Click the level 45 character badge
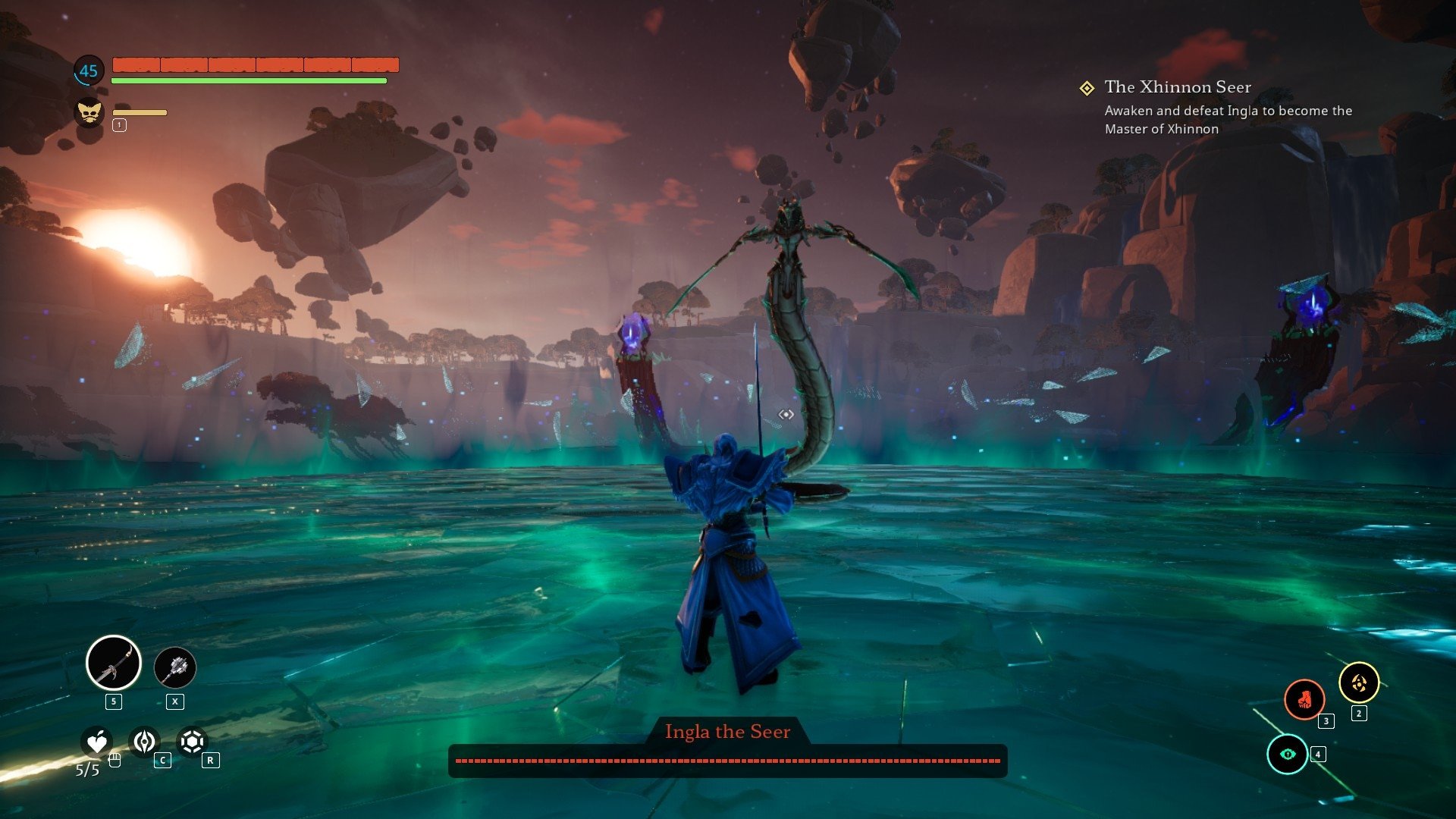Viewport: 1456px width, 819px height. tap(89, 71)
